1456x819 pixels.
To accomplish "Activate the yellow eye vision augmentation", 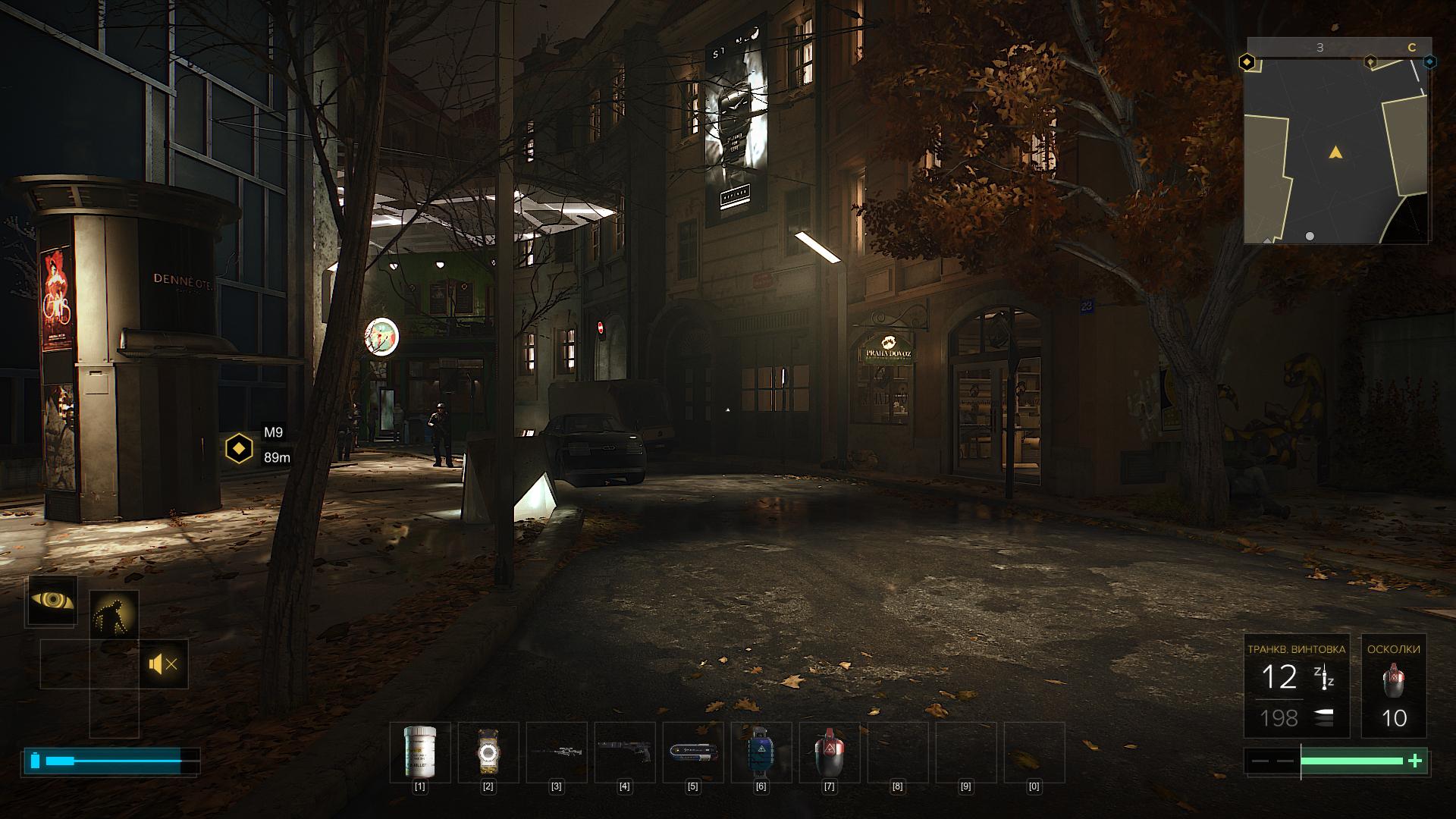I will coord(52,601).
